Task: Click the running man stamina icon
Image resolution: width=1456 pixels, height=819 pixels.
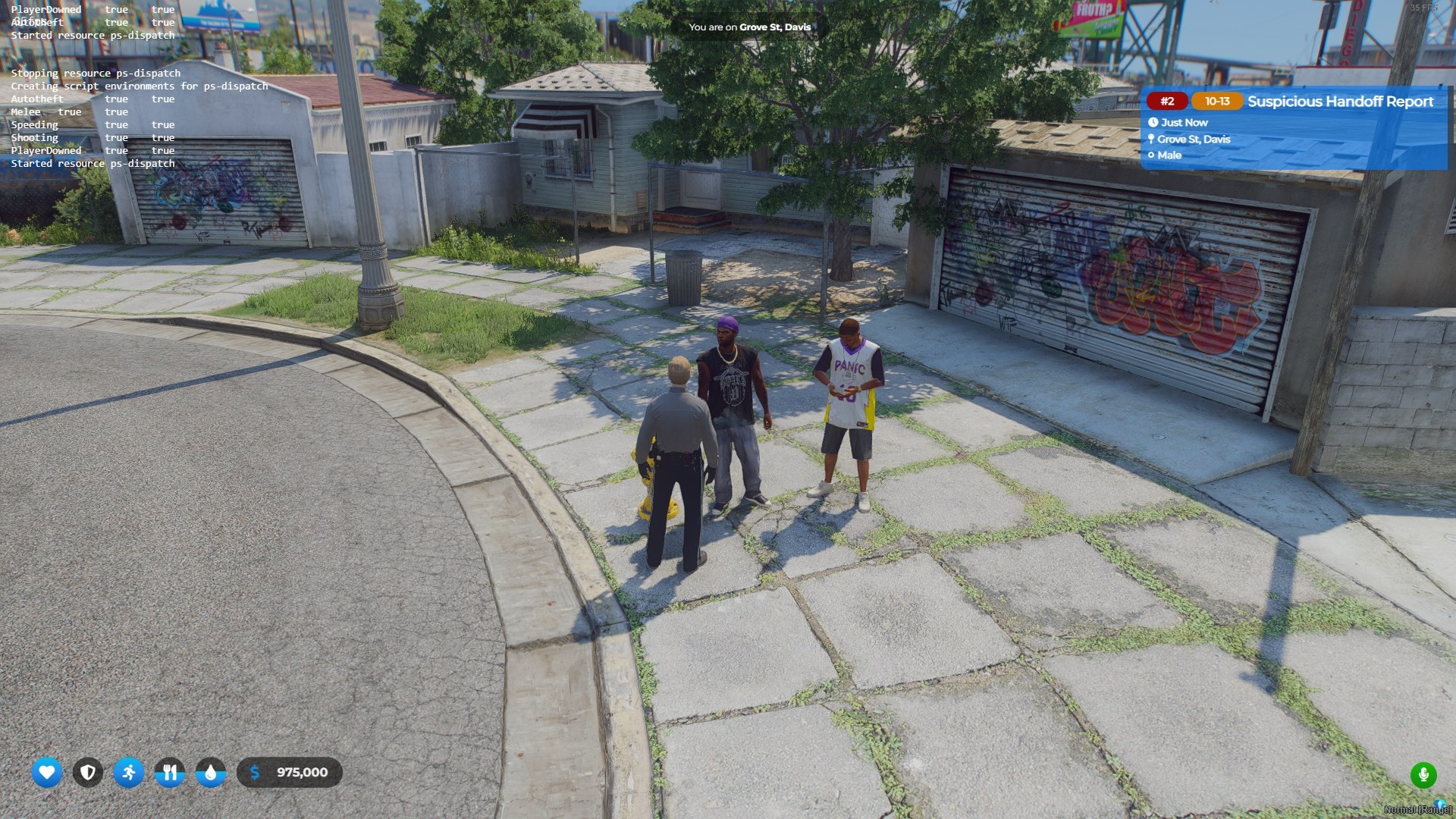Action: click(129, 773)
